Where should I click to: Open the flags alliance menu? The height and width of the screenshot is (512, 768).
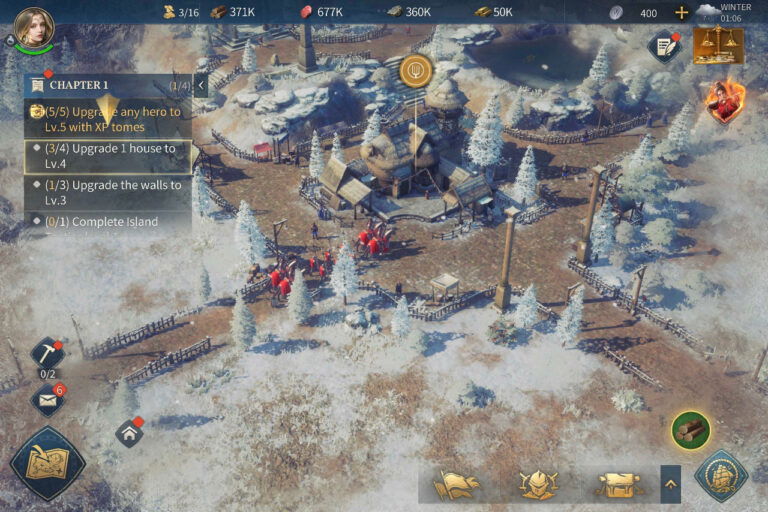[x=456, y=485]
